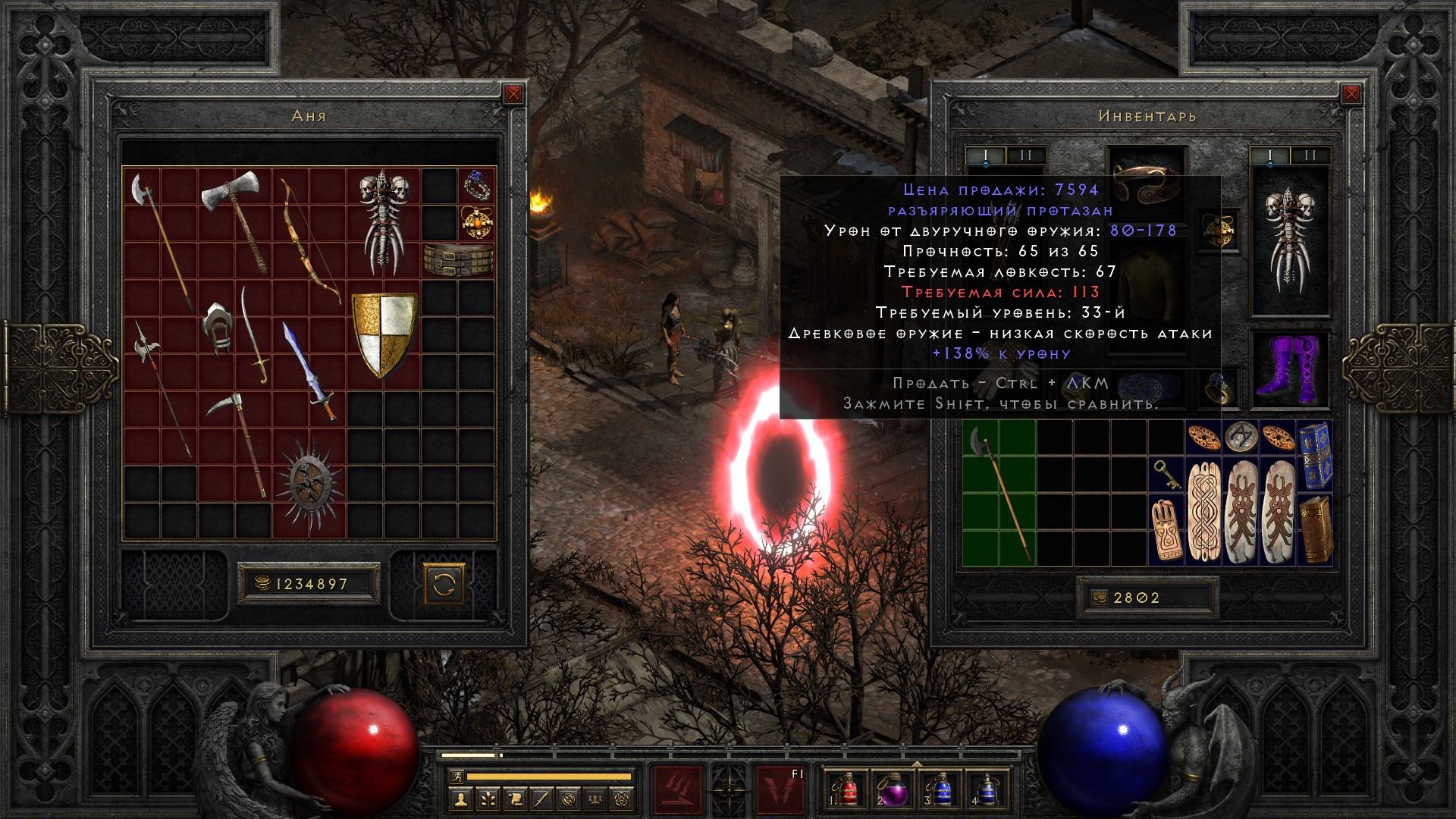Switch to weapon set II on right
This screenshot has width=1456, height=819.
1310,155
